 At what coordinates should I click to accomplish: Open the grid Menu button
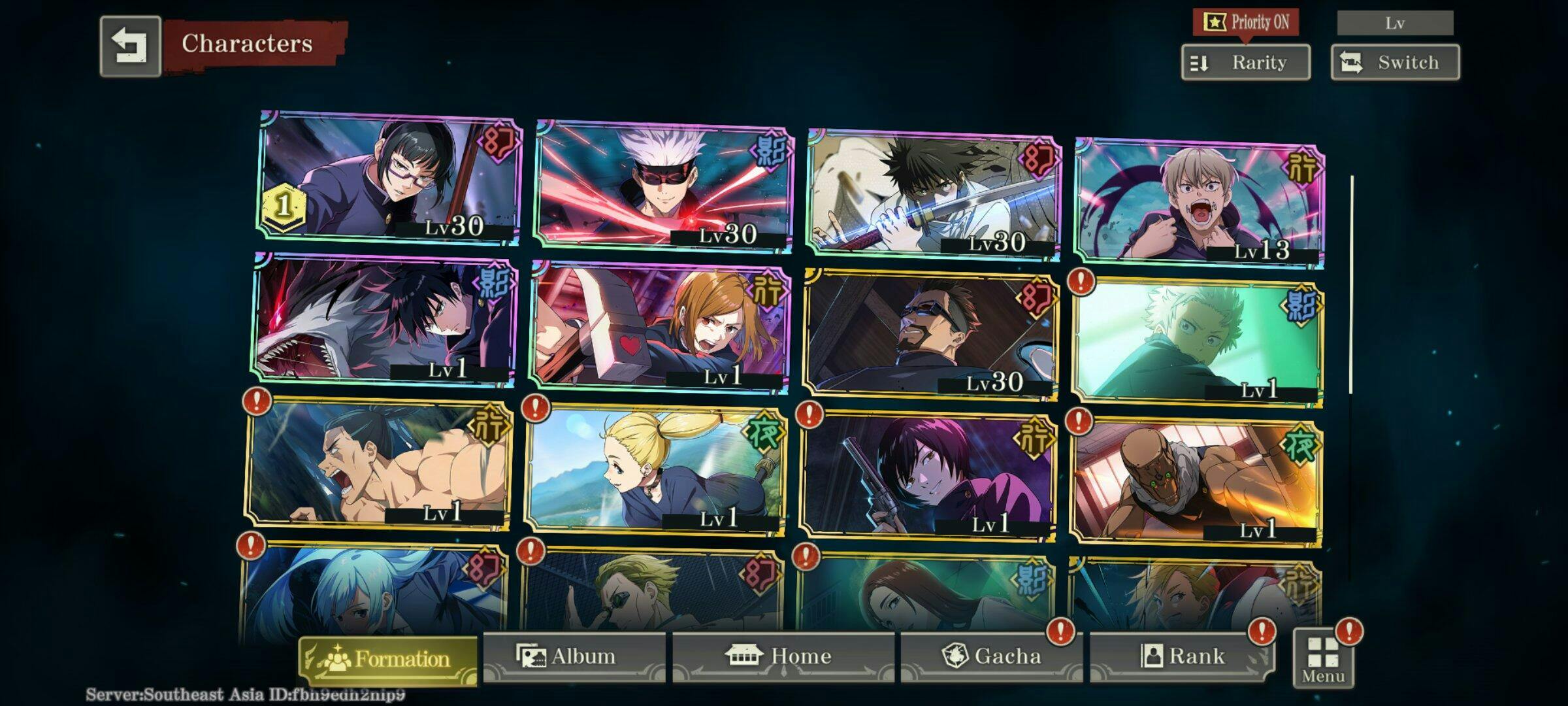point(1323,659)
